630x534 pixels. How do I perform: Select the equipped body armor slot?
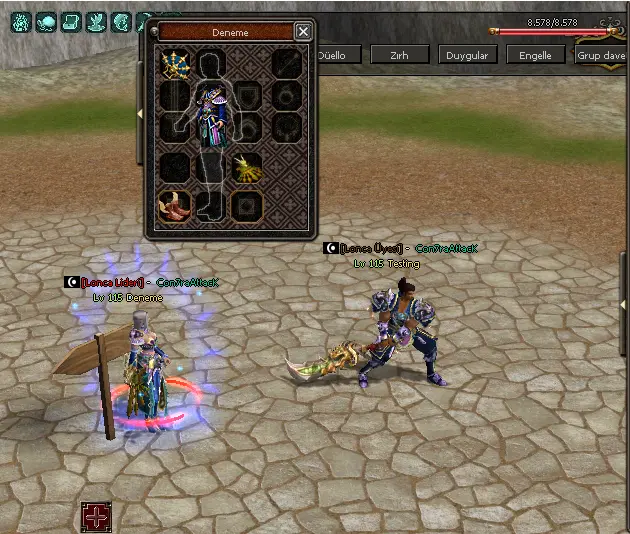pos(213,112)
